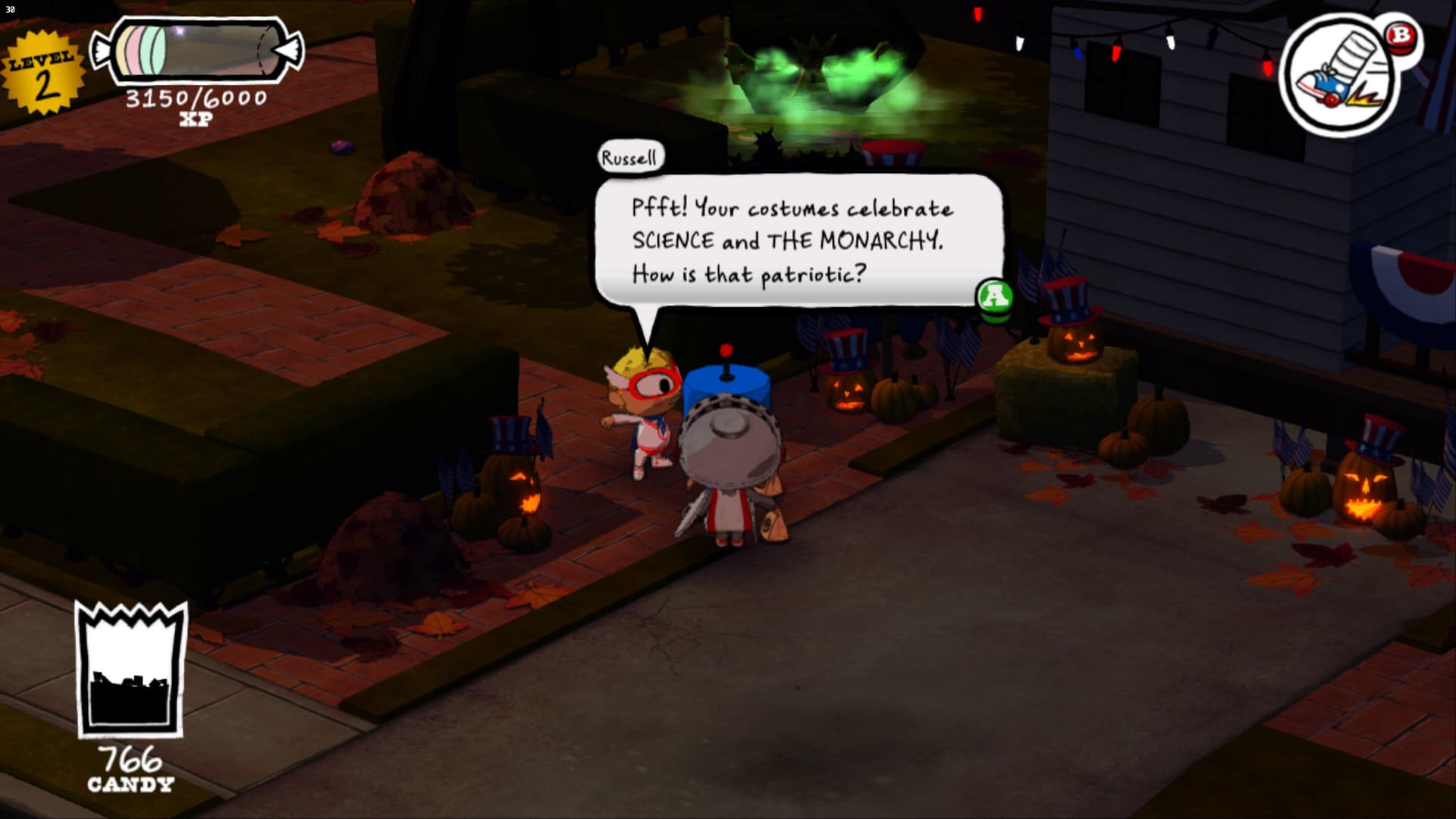Open the candy bag icon
The width and height of the screenshot is (1456, 819).
point(130,670)
